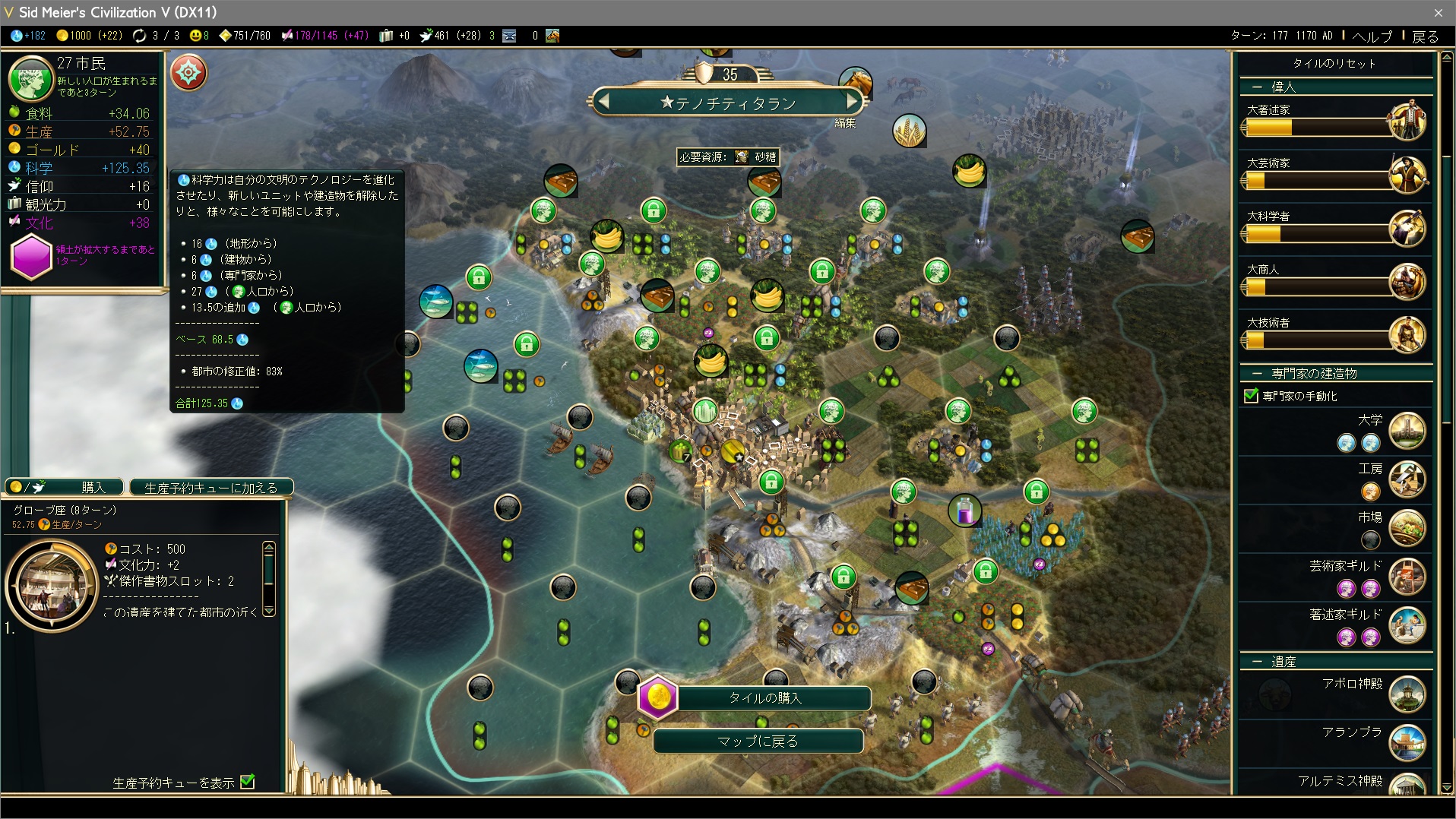The height and width of the screenshot is (819, 1456).
Task: Click 編集 to rename the city
Action: [x=845, y=123]
